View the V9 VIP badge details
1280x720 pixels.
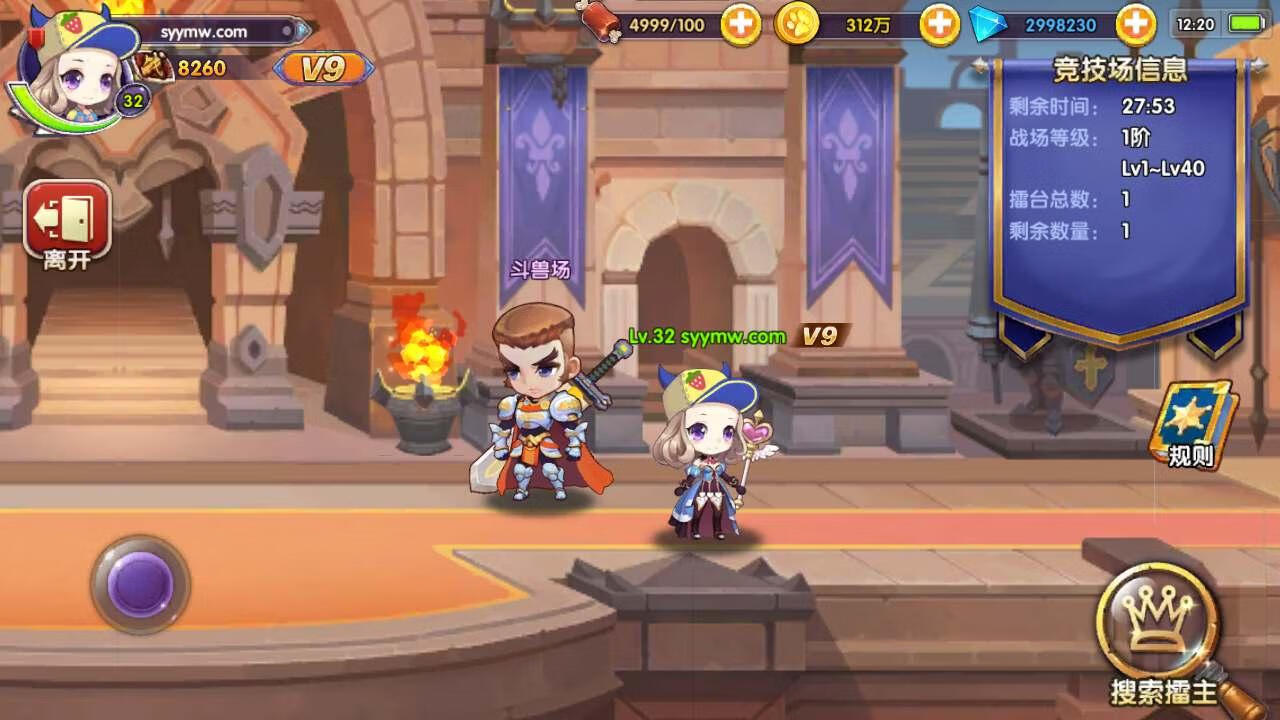coord(323,68)
